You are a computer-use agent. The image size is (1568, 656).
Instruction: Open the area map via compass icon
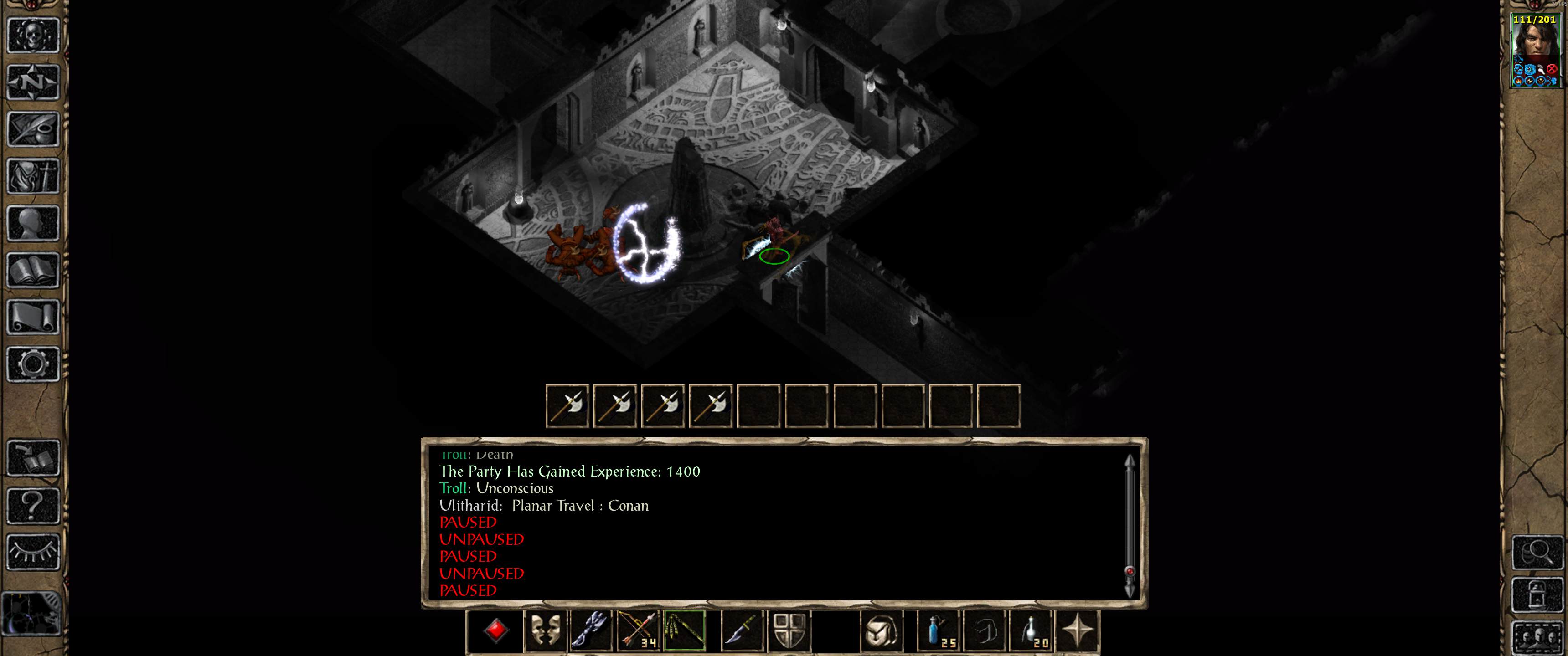(33, 82)
